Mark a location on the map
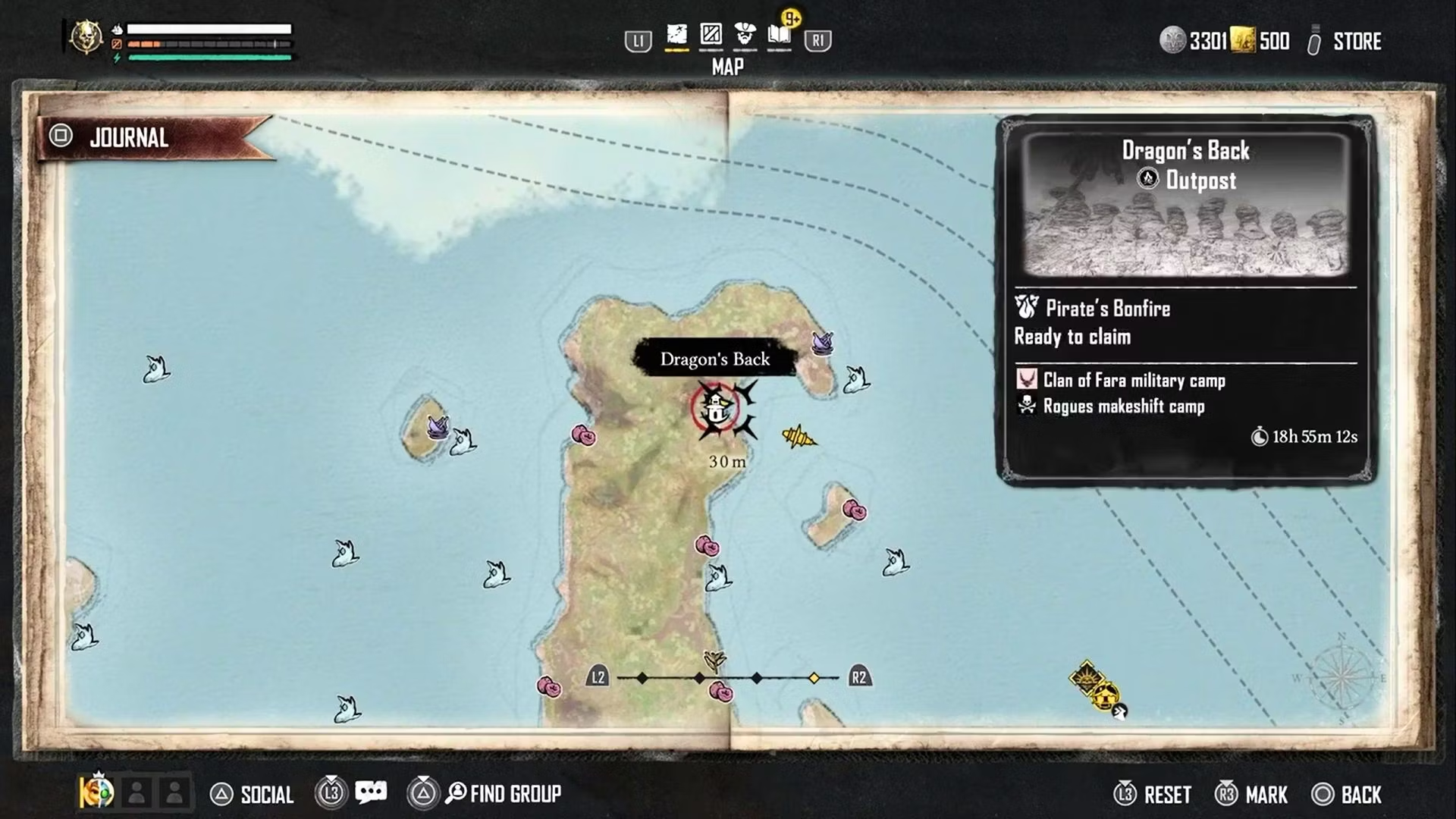The width and height of the screenshot is (1456, 819). pos(1266,795)
